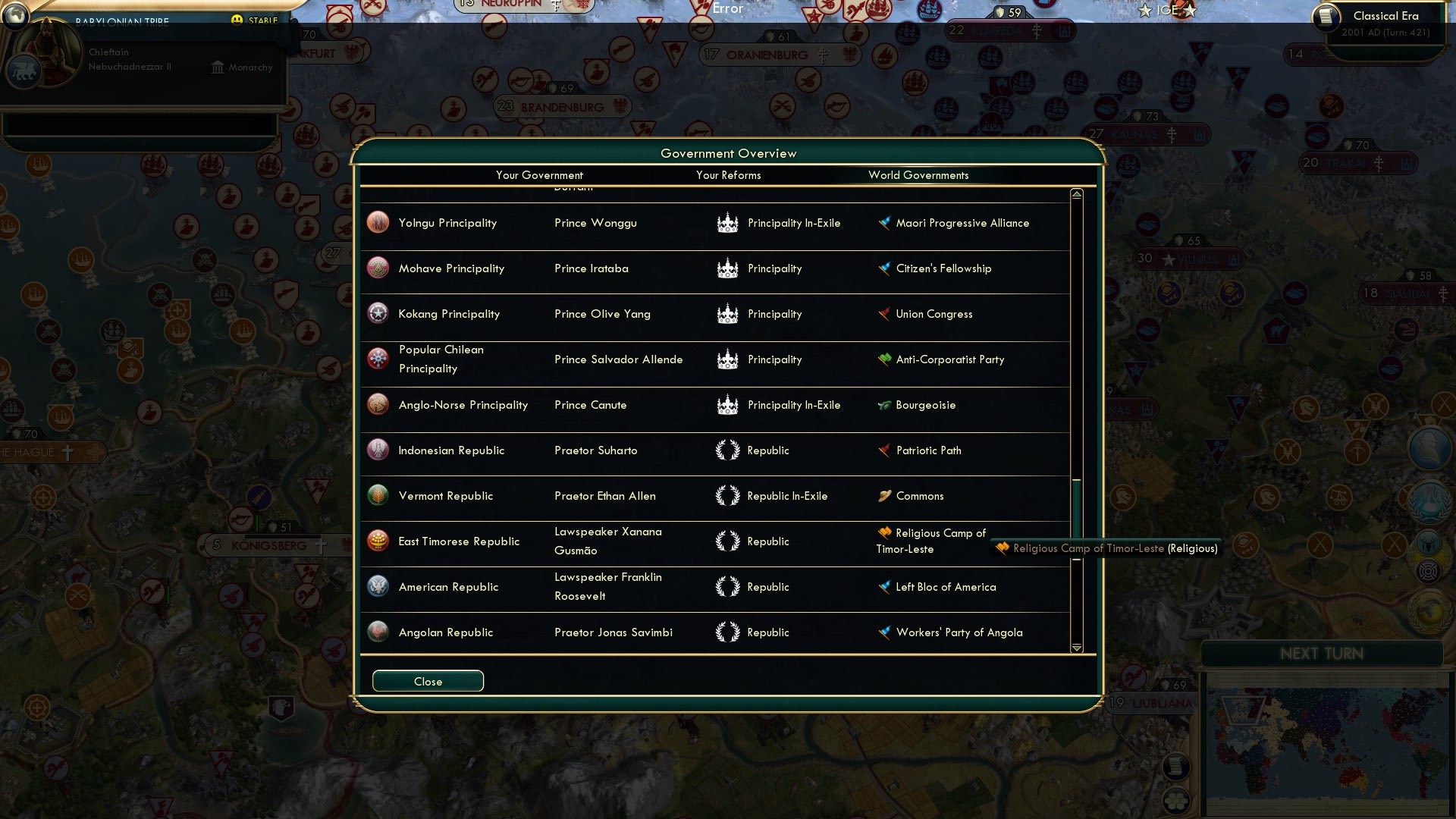Switch to the Your Government tab
The height and width of the screenshot is (819, 1456).
(x=539, y=175)
